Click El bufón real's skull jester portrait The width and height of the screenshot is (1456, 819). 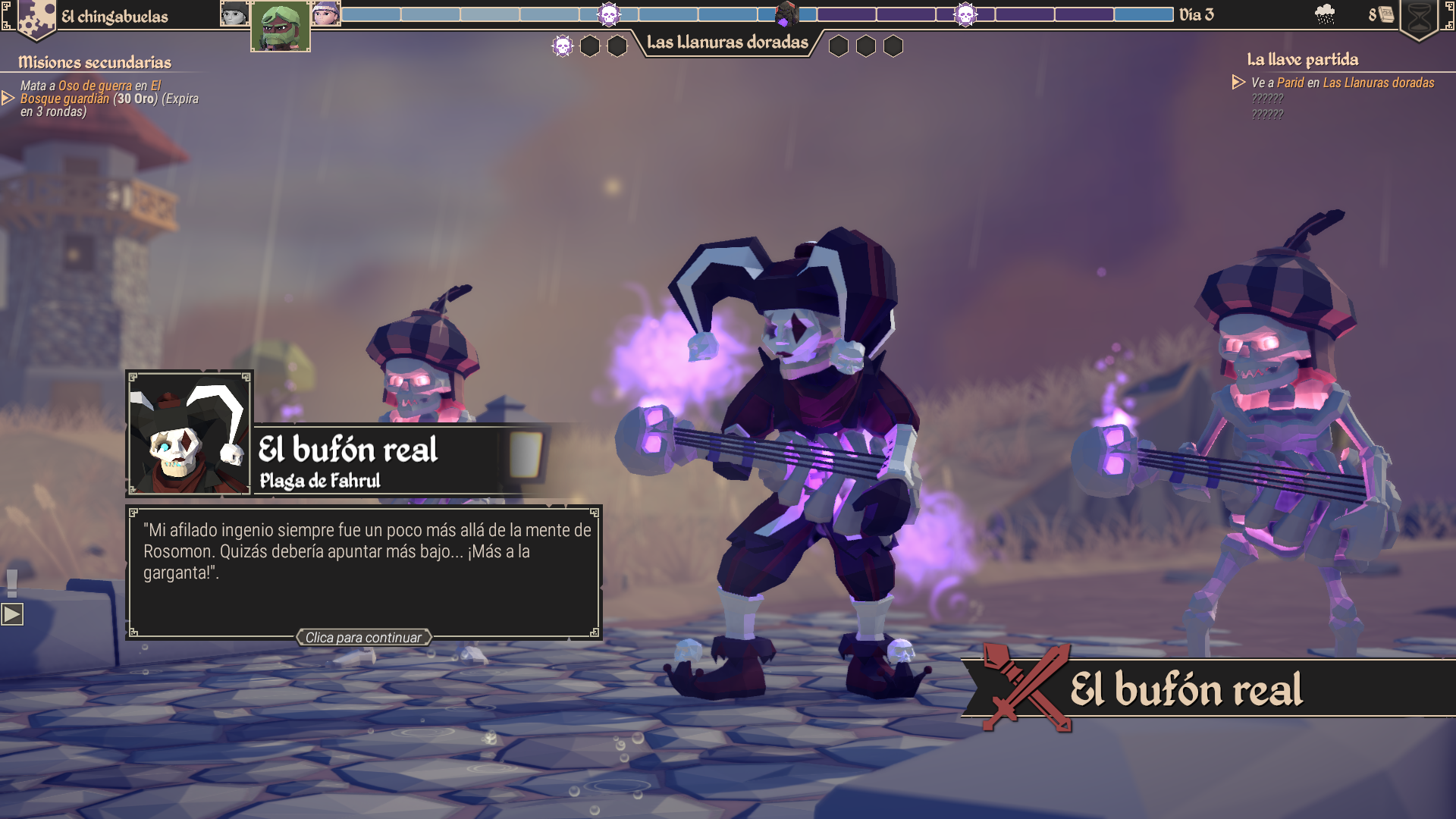pyautogui.click(x=189, y=433)
